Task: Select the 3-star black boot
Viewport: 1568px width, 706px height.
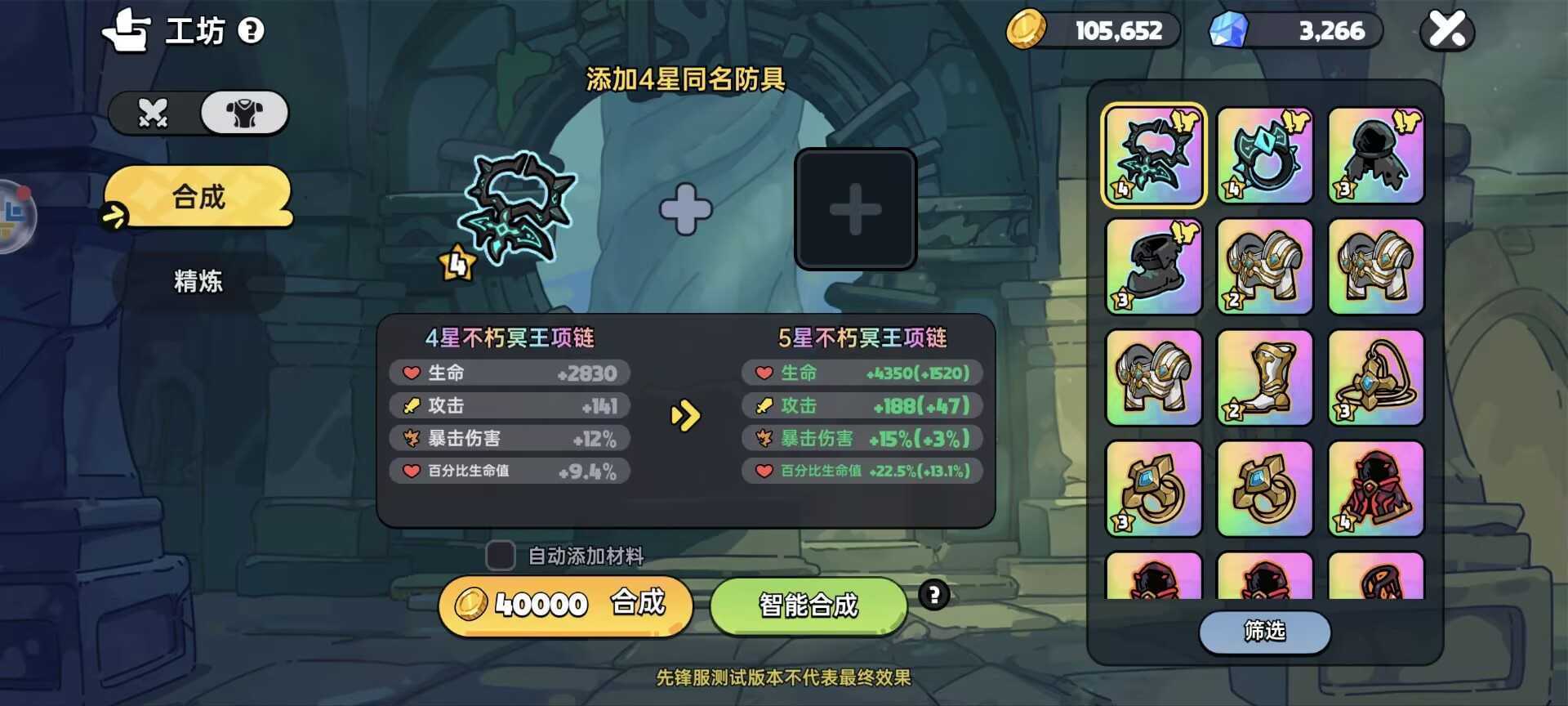Action: click(x=1153, y=266)
